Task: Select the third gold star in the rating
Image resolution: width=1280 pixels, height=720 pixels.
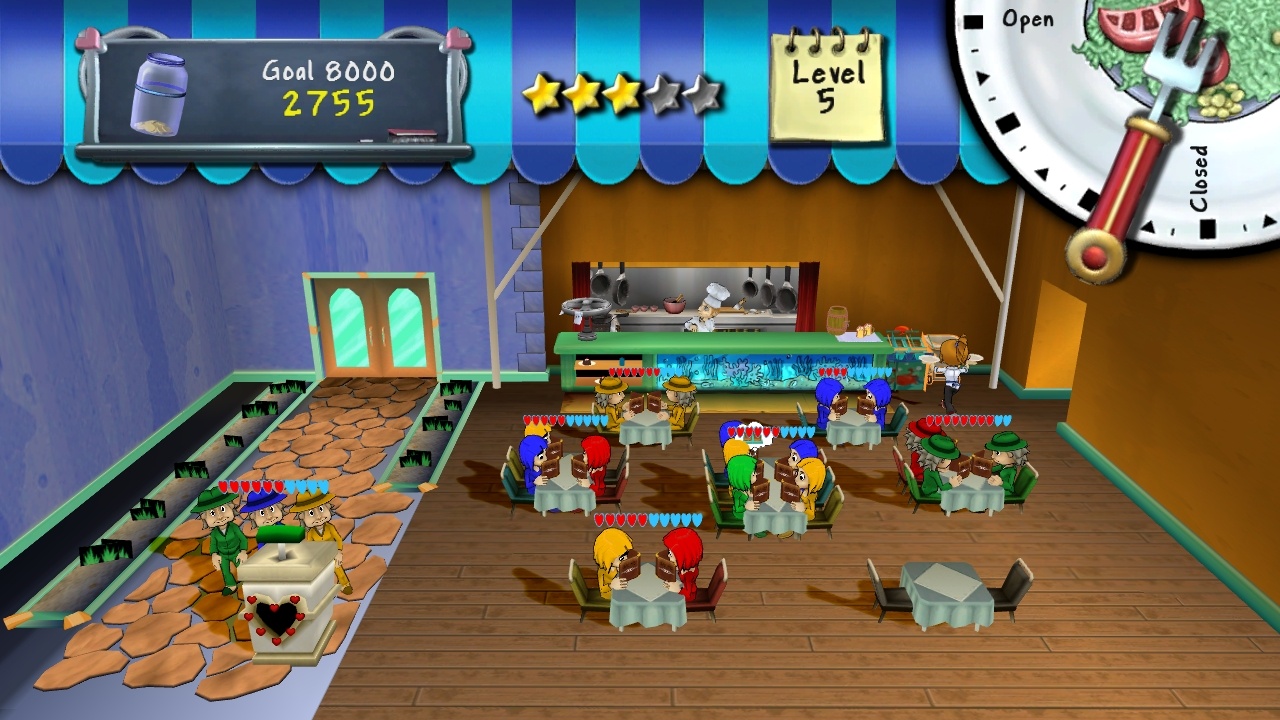Action: [623, 92]
